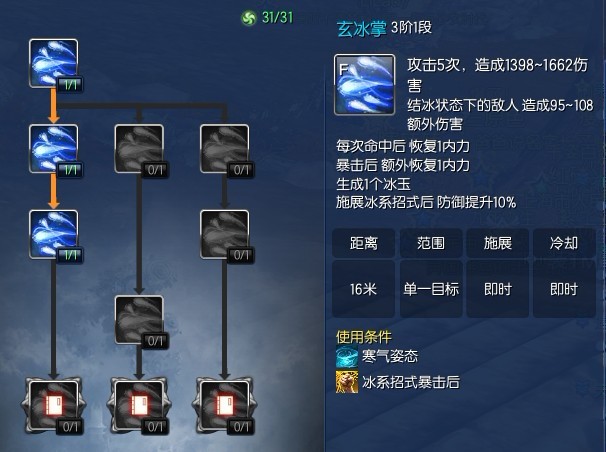Select the 寒气姿态 condition icon

[347, 358]
